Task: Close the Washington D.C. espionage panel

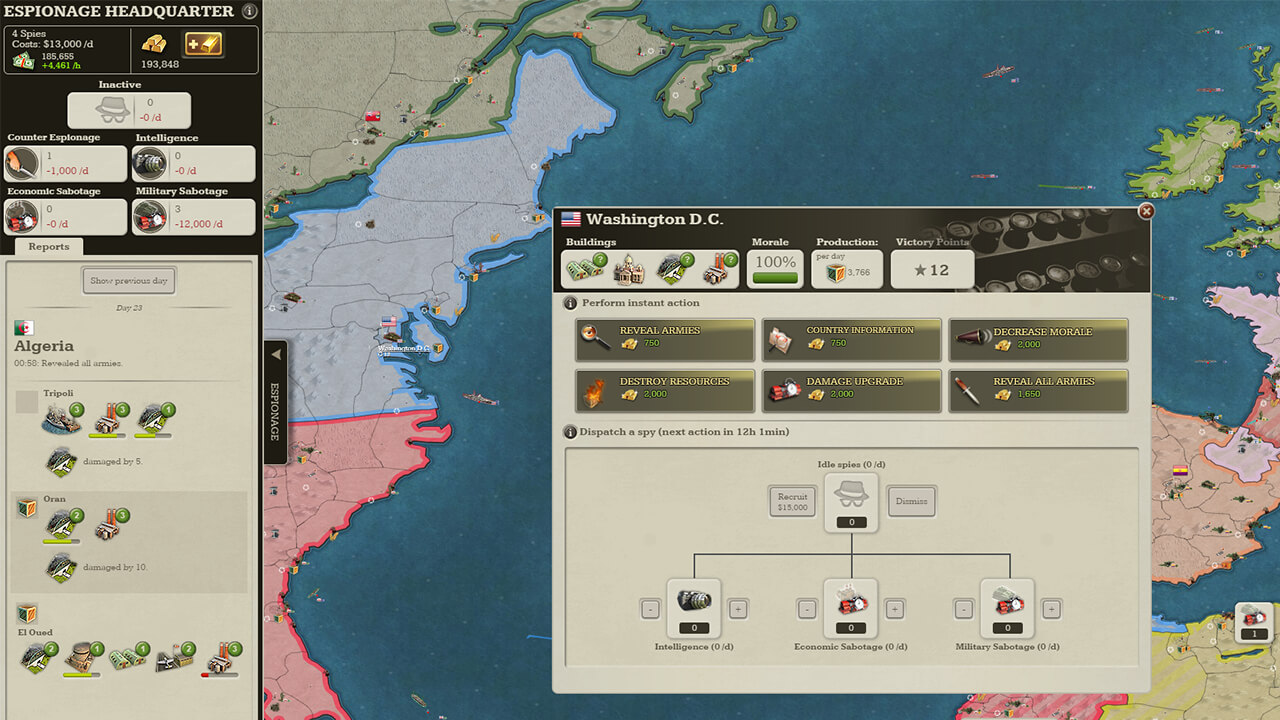Action: [1146, 211]
